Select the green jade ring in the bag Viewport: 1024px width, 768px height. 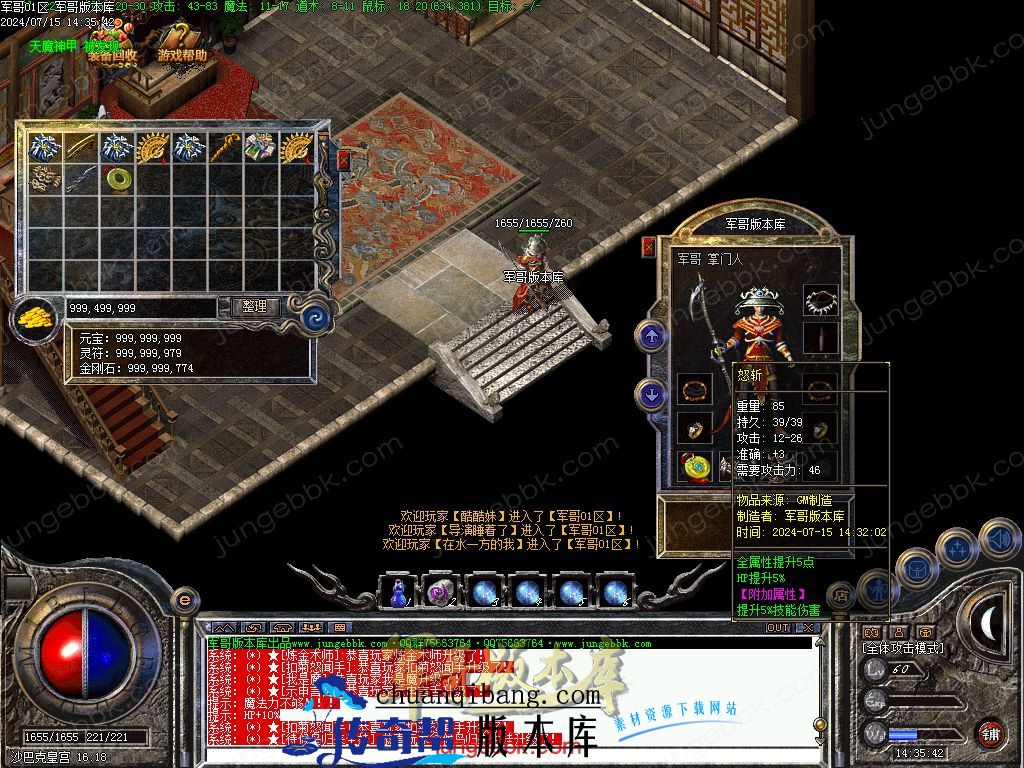click(119, 179)
